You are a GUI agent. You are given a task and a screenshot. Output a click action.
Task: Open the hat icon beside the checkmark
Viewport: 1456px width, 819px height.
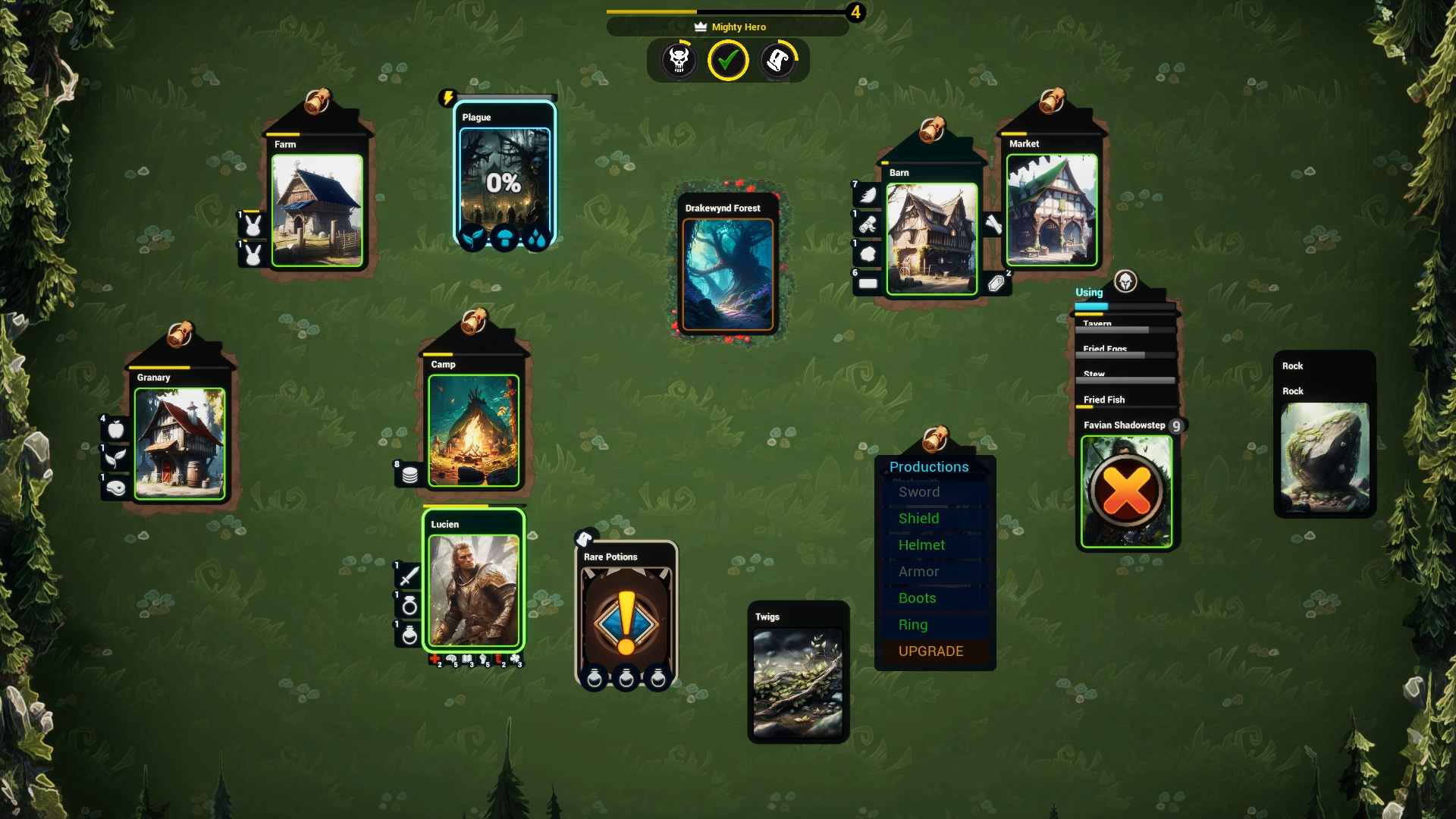click(778, 60)
